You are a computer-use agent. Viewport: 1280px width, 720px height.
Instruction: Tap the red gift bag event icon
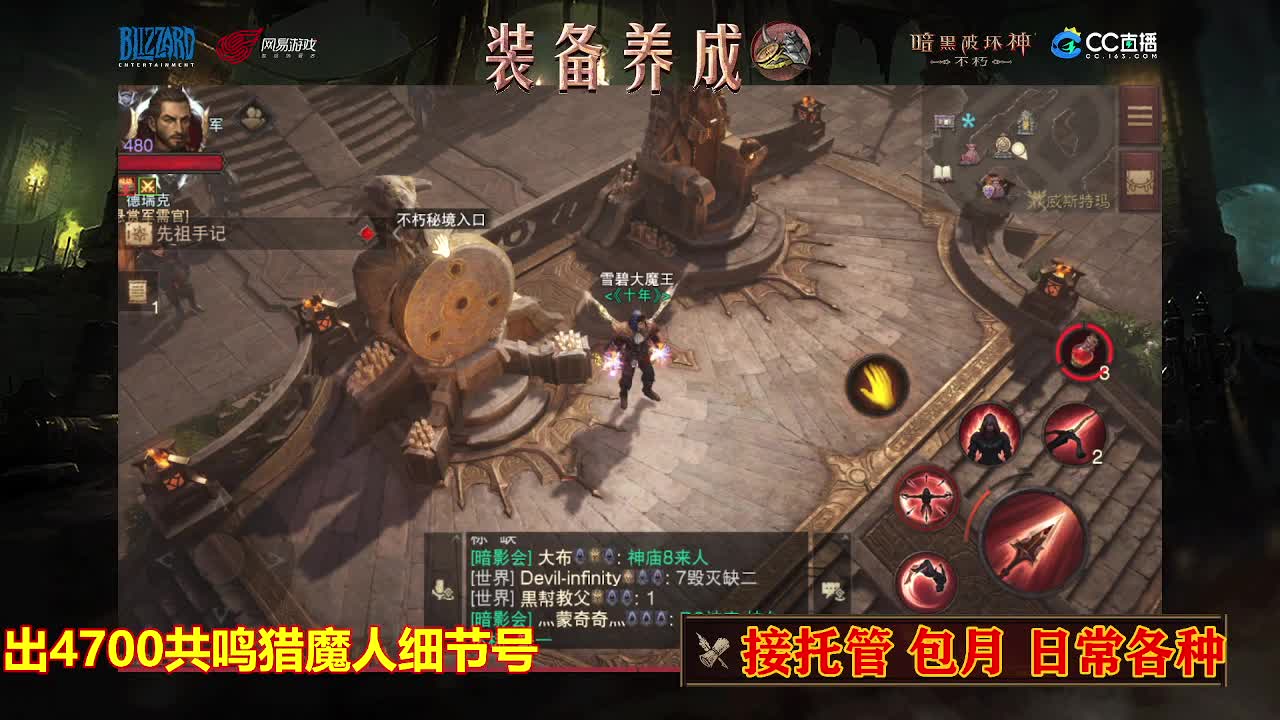[x=968, y=154]
